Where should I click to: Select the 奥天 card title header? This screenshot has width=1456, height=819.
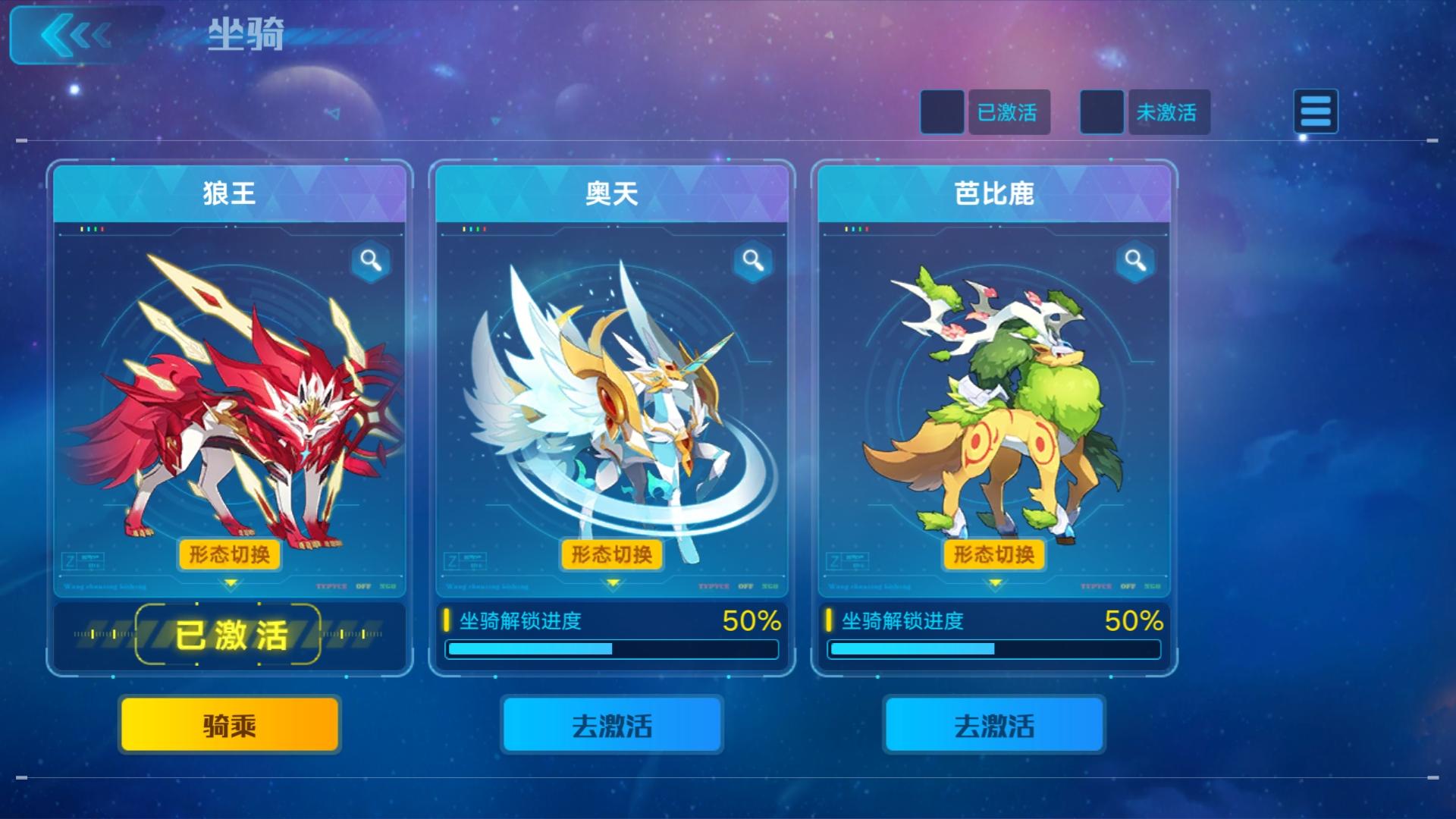pos(611,191)
